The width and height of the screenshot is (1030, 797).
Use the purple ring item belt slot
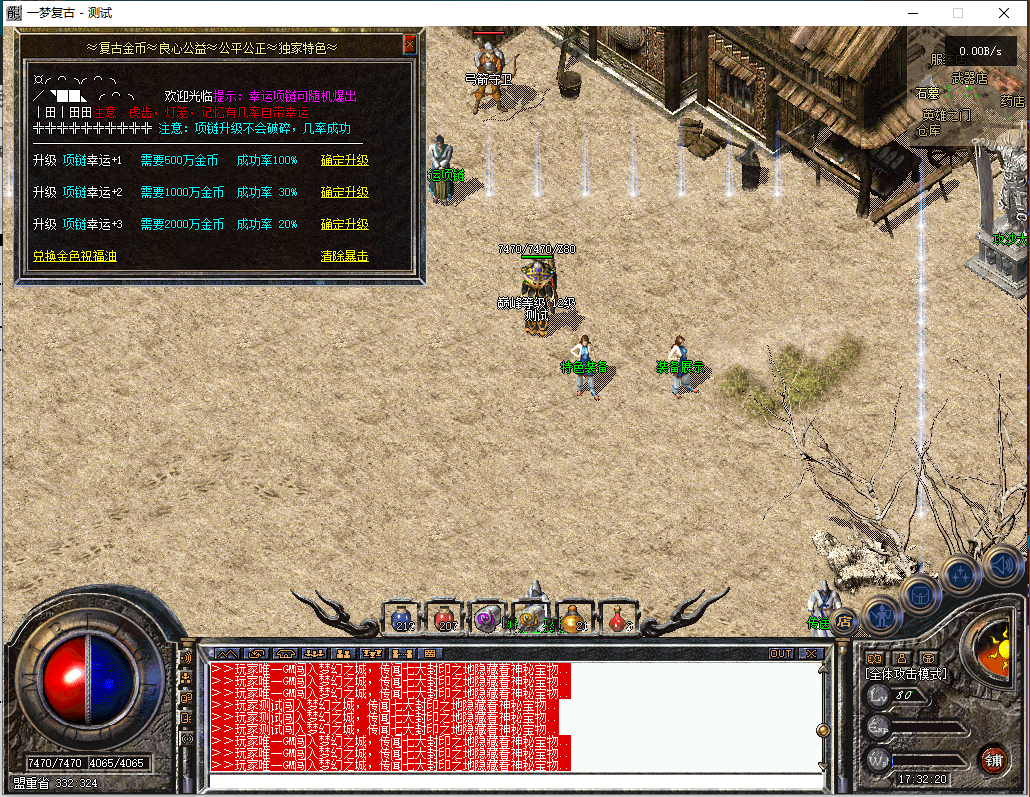tap(489, 618)
